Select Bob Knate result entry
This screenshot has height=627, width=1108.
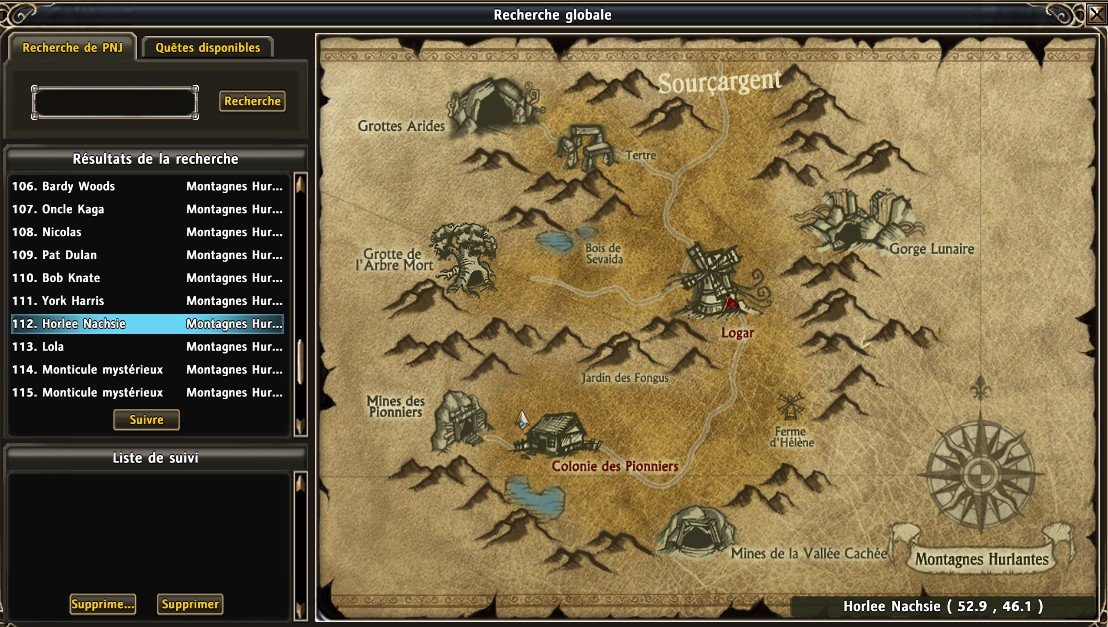[x=147, y=278]
